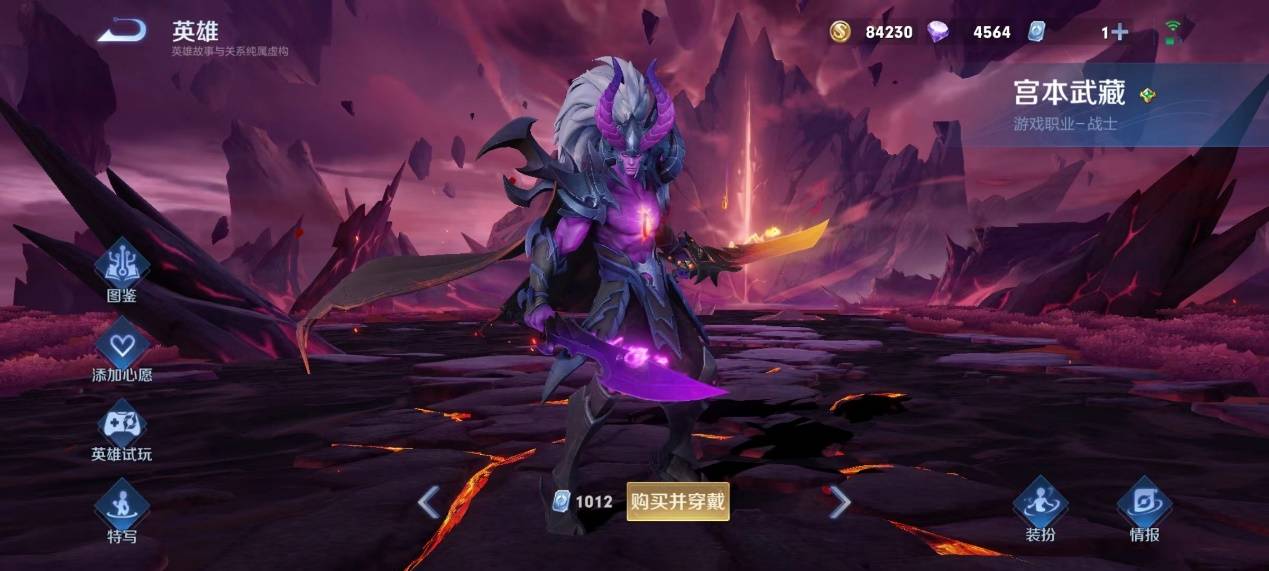This screenshot has height=571, width=1269.
Task: Open the 图鉴 codex
Action: point(122,265)
